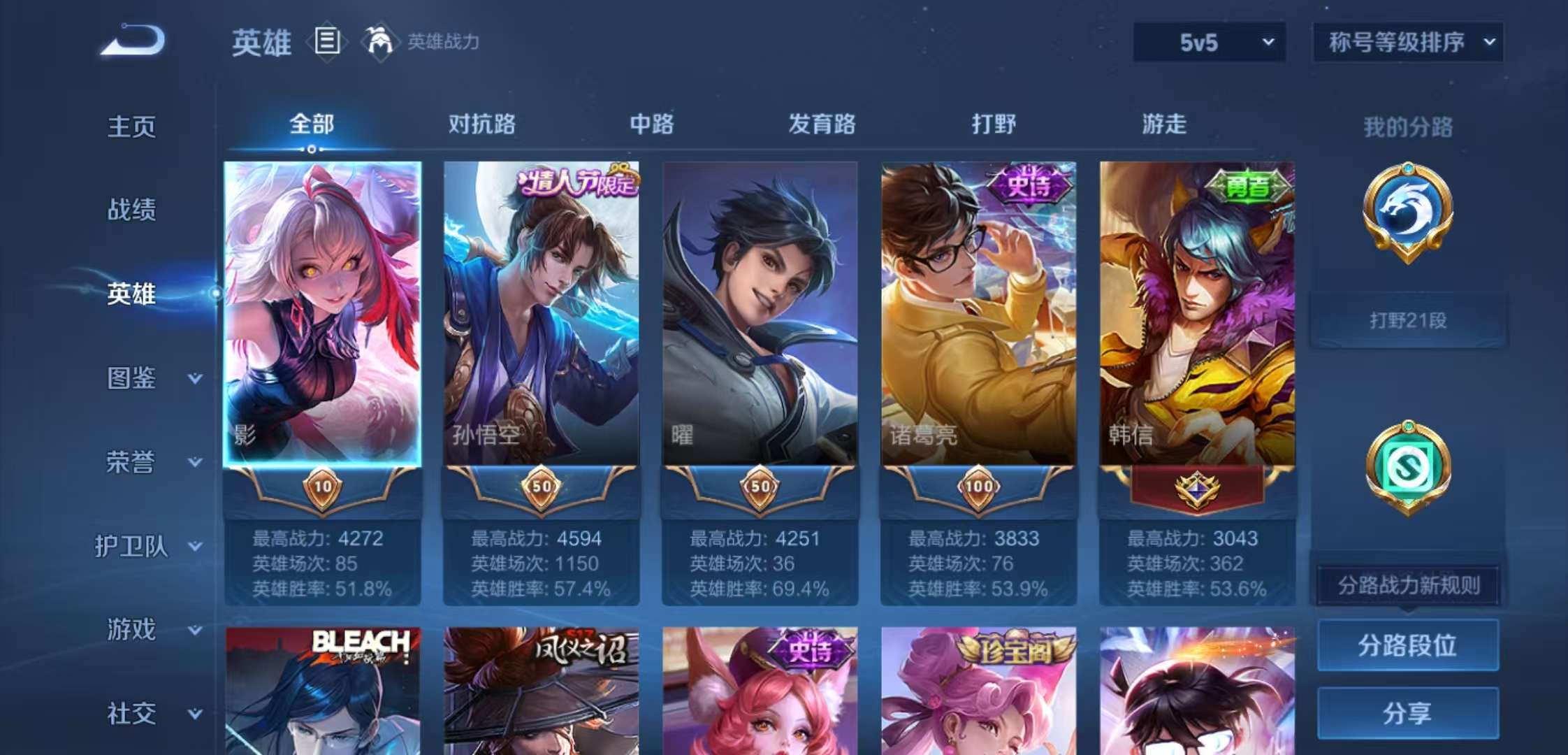Open the hero list detail icon beside 英雄 title
Screen dimensions: 1568x755
coord(326,42)
